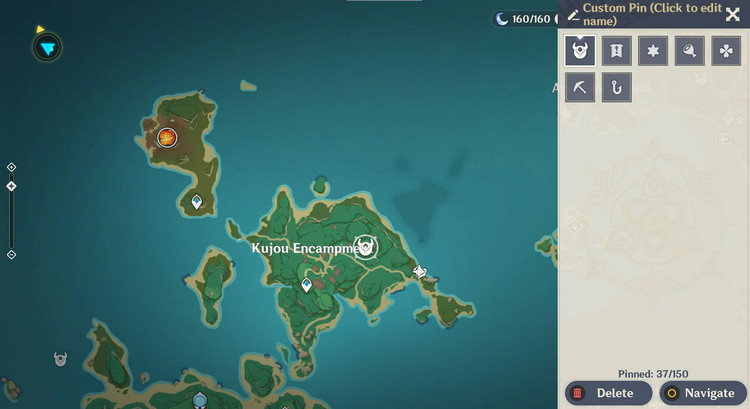Image resolution: width=750 pixels, height=409 pixels.
Task: Choose the four-leaf clover pin icon
Action: point(726,50)
